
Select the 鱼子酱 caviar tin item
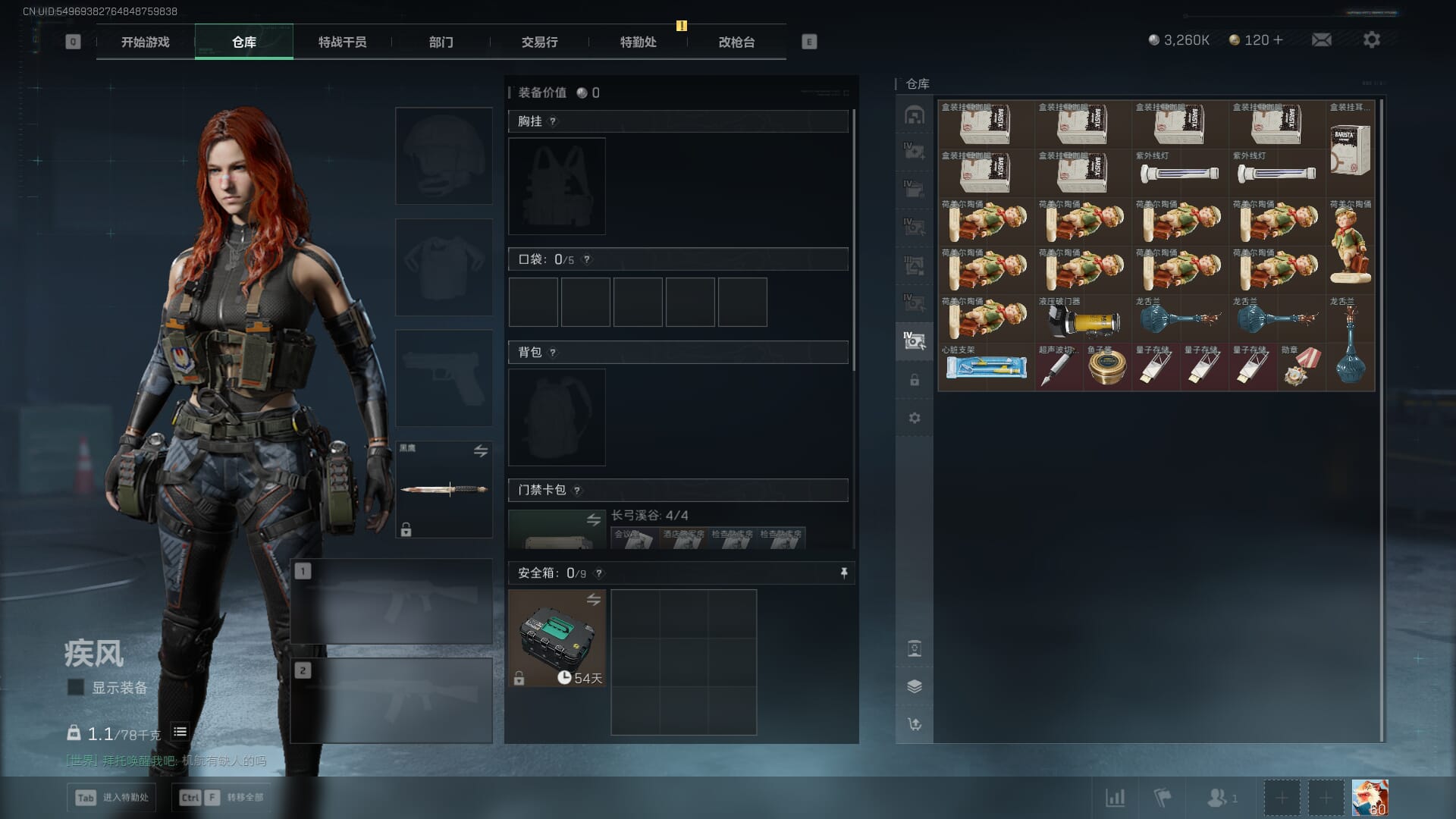1107,367
